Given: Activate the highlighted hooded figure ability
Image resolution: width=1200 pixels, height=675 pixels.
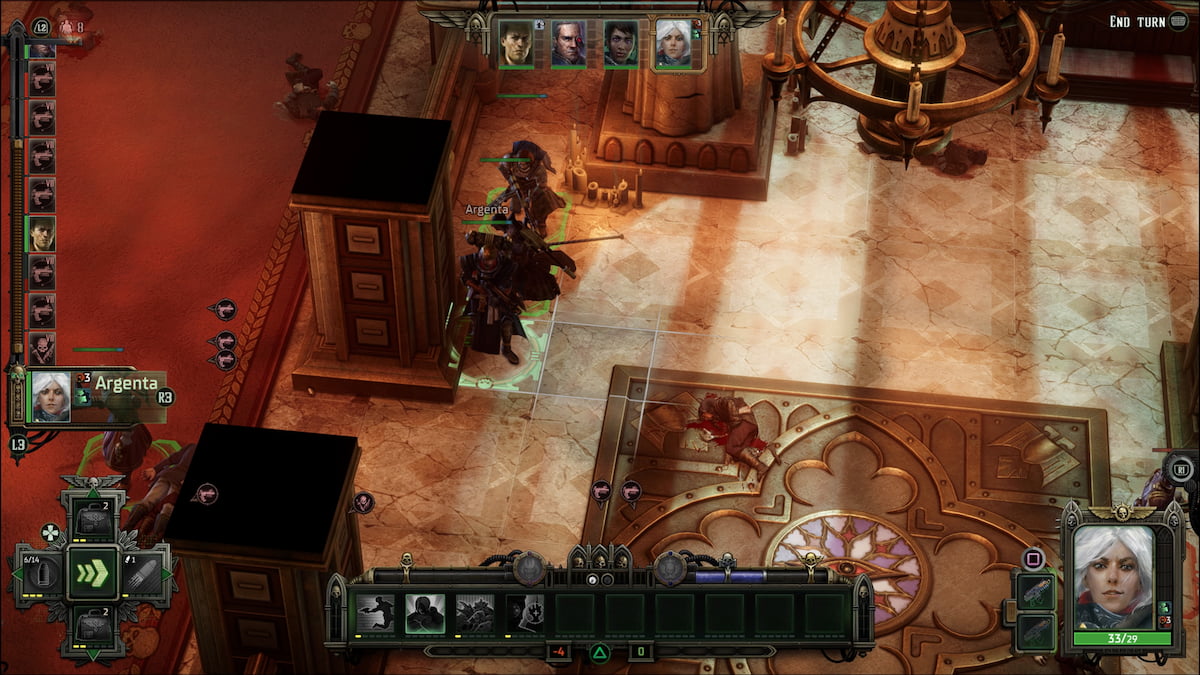Looking at the screenshot, I should 426,613.
